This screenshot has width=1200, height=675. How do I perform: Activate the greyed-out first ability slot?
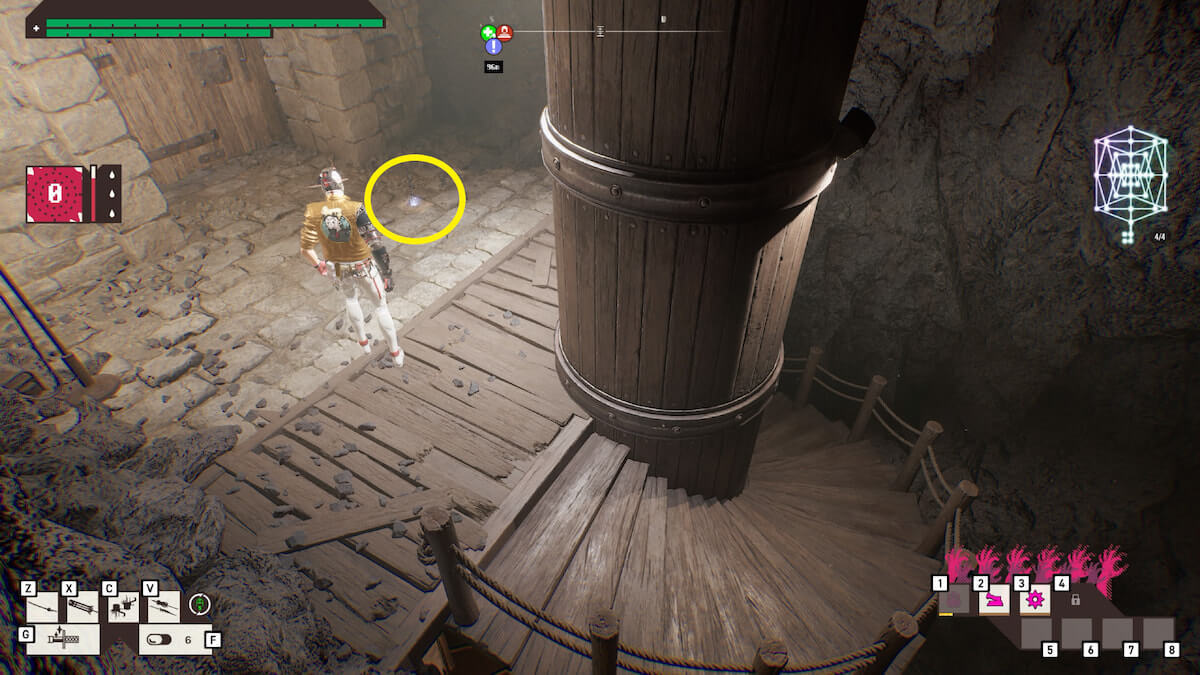coord(953,600)
